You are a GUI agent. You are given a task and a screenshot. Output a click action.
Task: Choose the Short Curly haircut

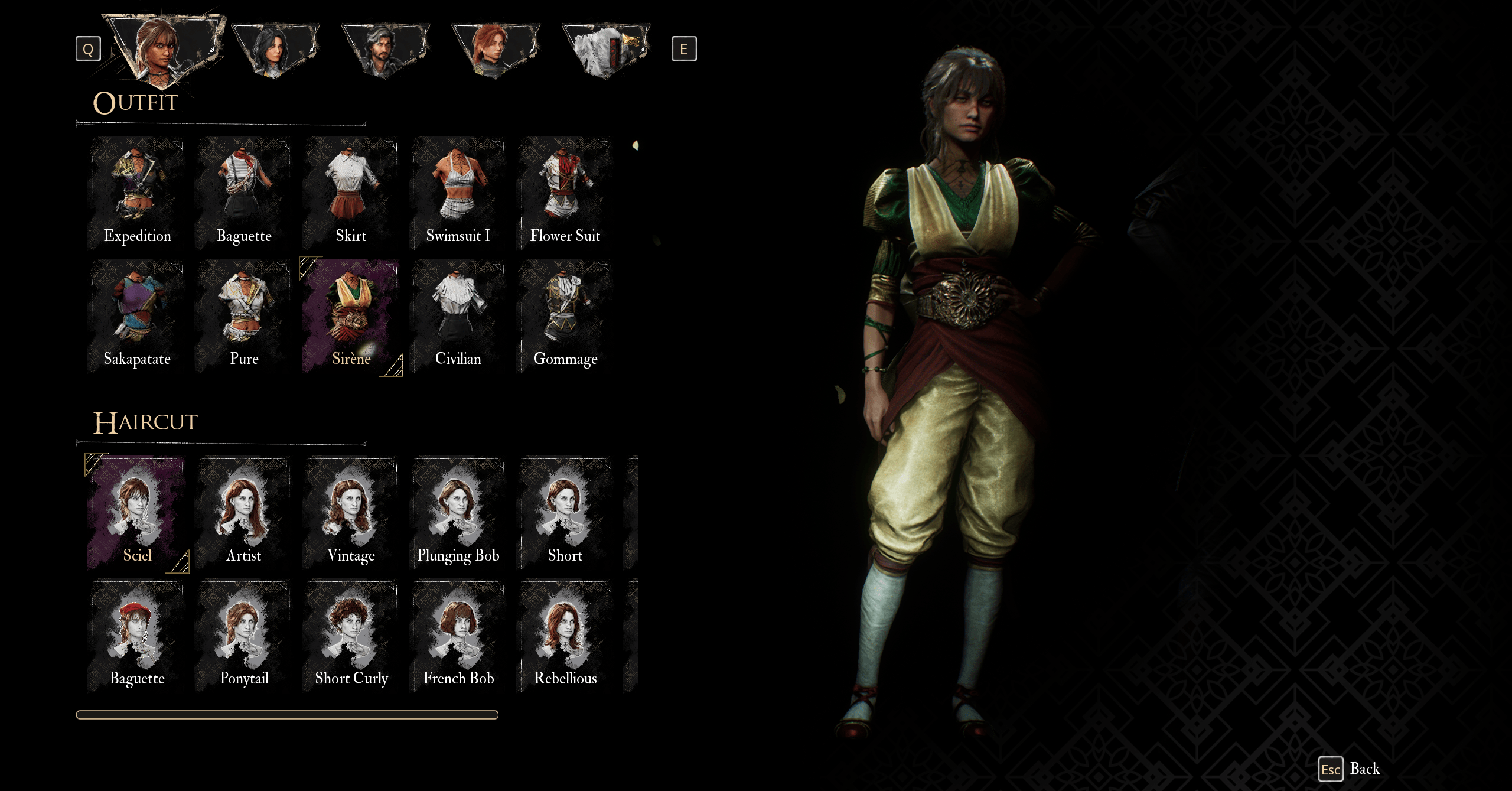351,636
